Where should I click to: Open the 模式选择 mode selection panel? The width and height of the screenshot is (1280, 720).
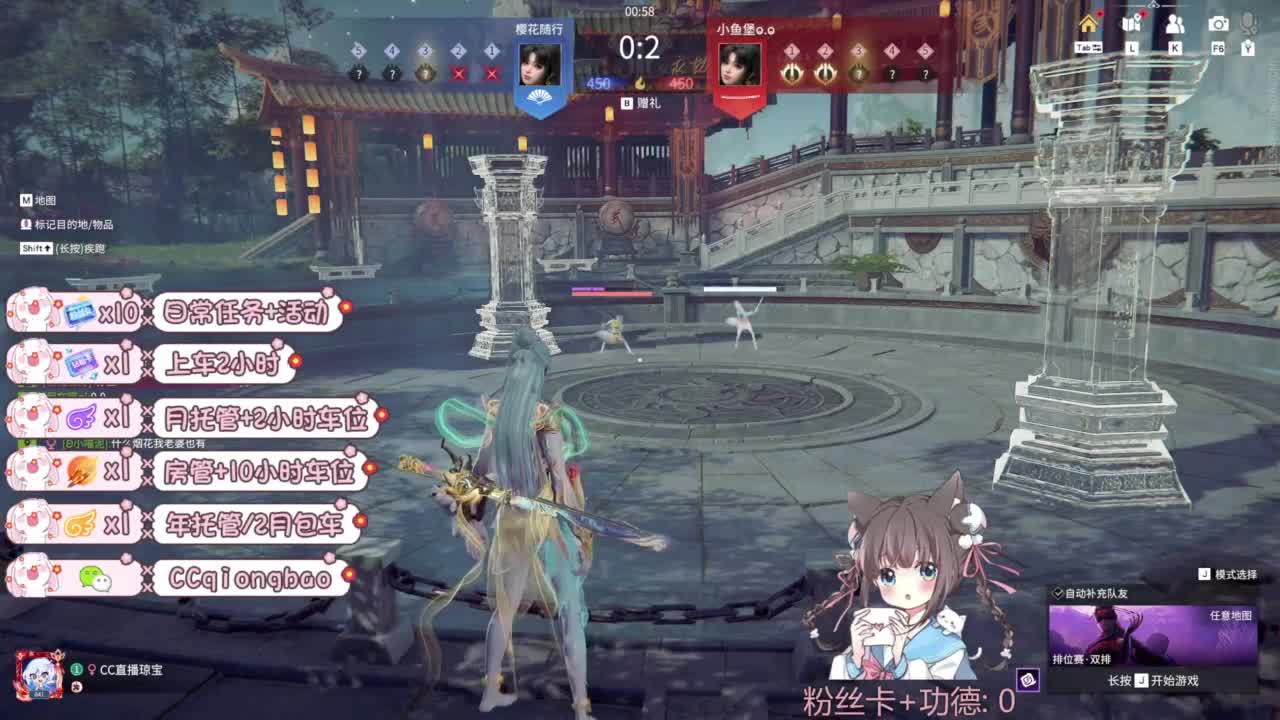(1236, 573)
